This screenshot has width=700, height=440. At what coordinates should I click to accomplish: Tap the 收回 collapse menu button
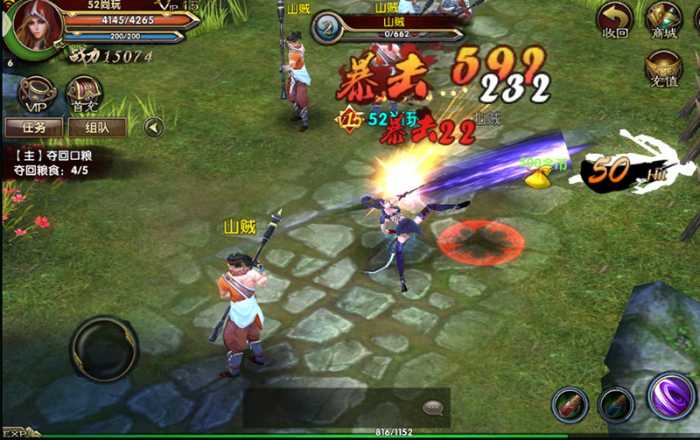tap(615, 20)
